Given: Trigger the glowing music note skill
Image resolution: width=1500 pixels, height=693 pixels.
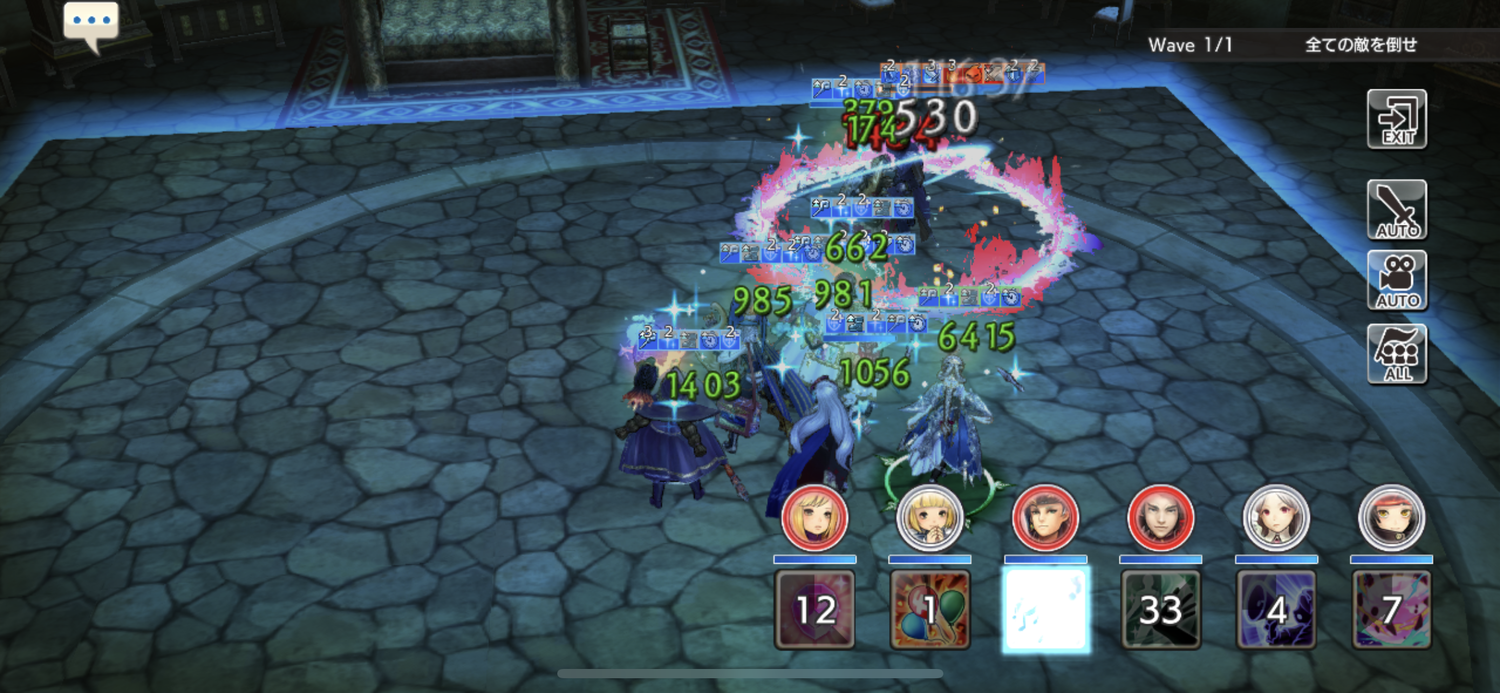Looking at the screenshot, I should click(x=1045, y=608).
